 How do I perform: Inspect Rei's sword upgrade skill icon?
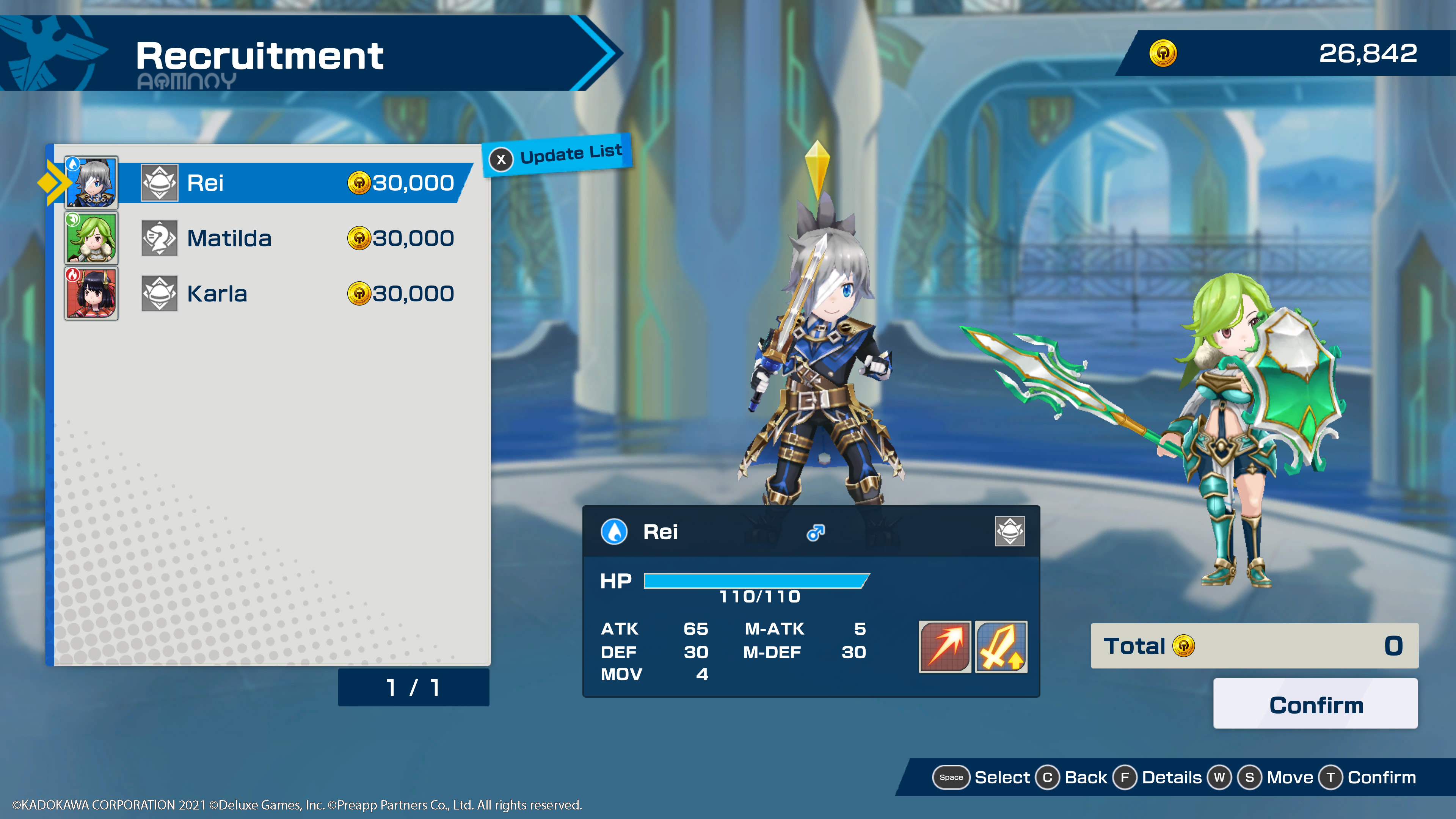(1001, 646)
